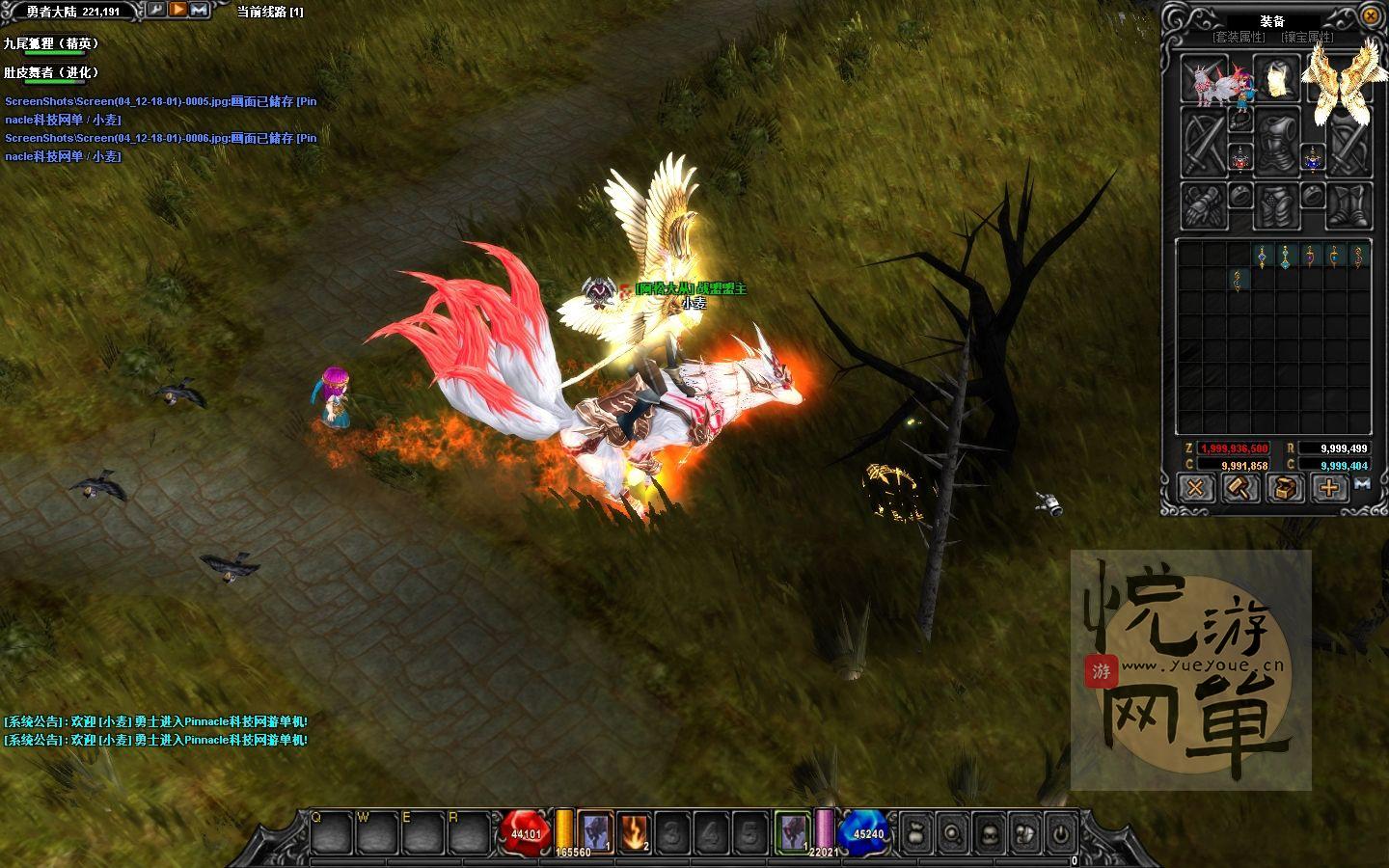Click the M map icon at top
Screen dimensions: 1389x868
(x=200, y=10)
